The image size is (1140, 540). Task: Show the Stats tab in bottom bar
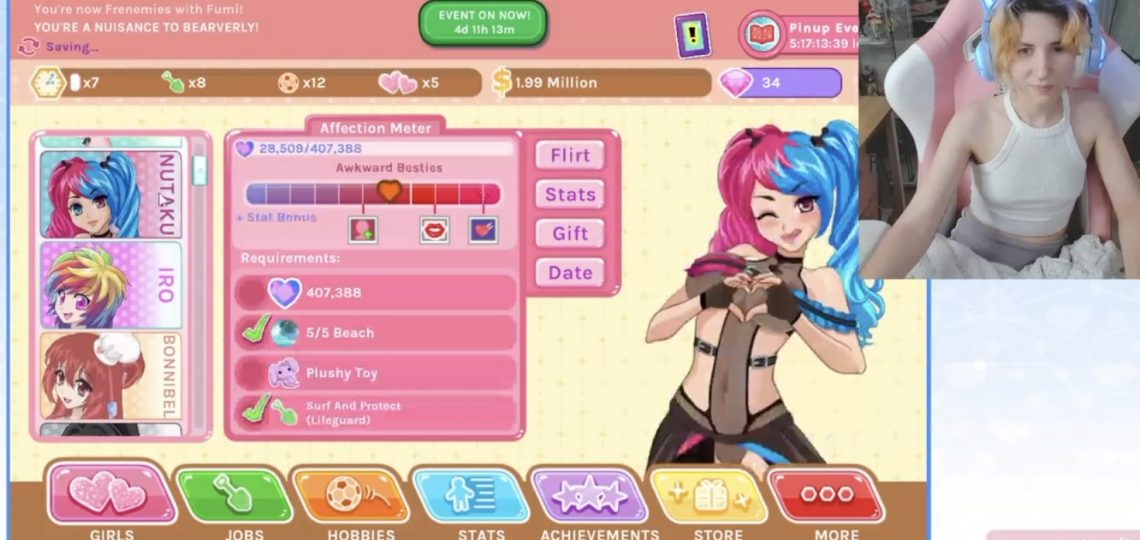[471, 494]
